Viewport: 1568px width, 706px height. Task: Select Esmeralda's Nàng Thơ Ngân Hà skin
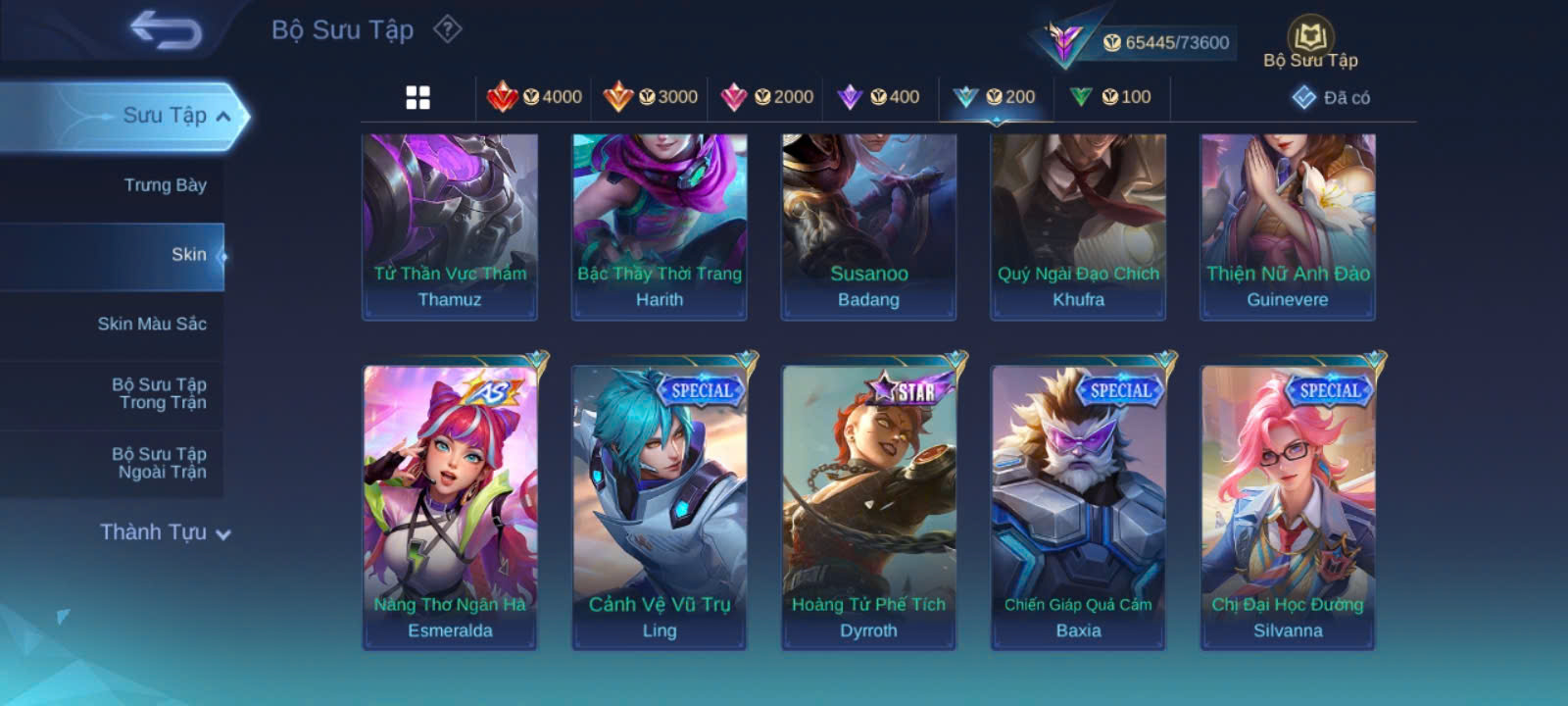click(x=450, y=506)
